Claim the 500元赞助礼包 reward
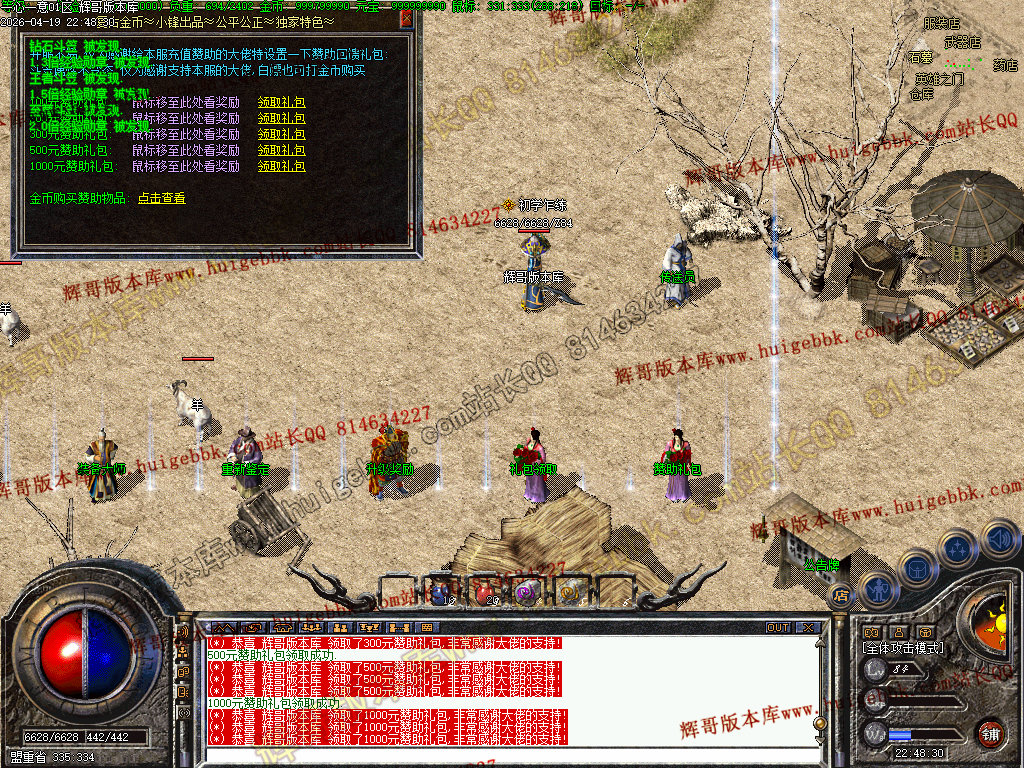1024x768 pixels. click(281, 150)
